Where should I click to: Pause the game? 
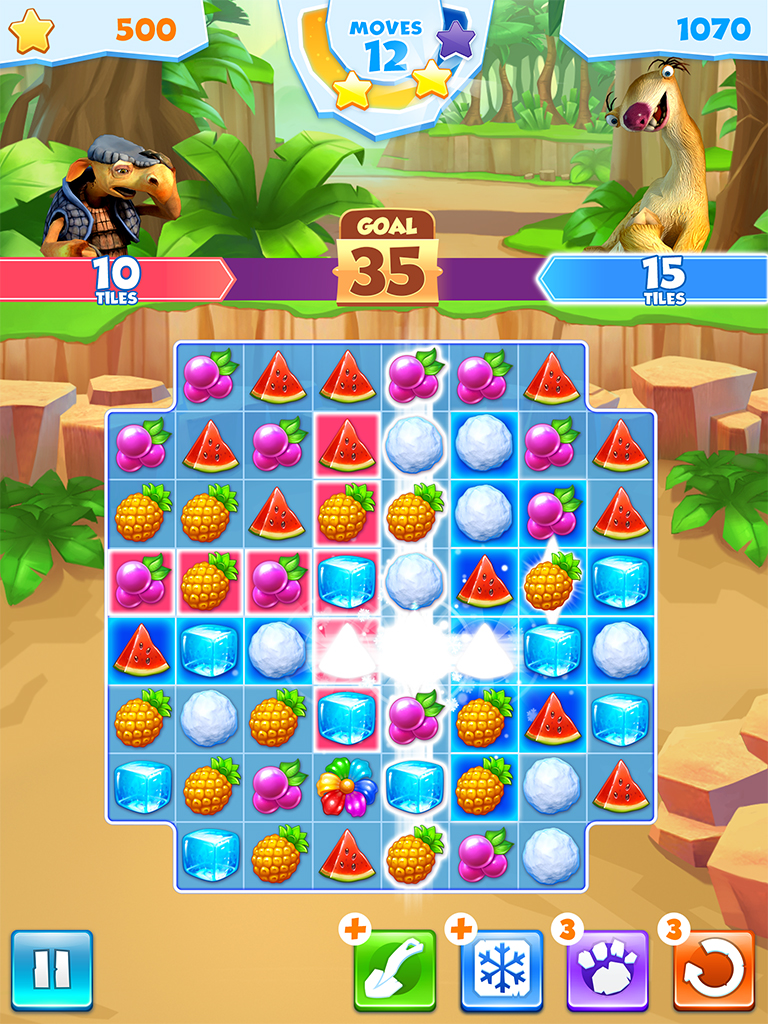click(52, 970)
